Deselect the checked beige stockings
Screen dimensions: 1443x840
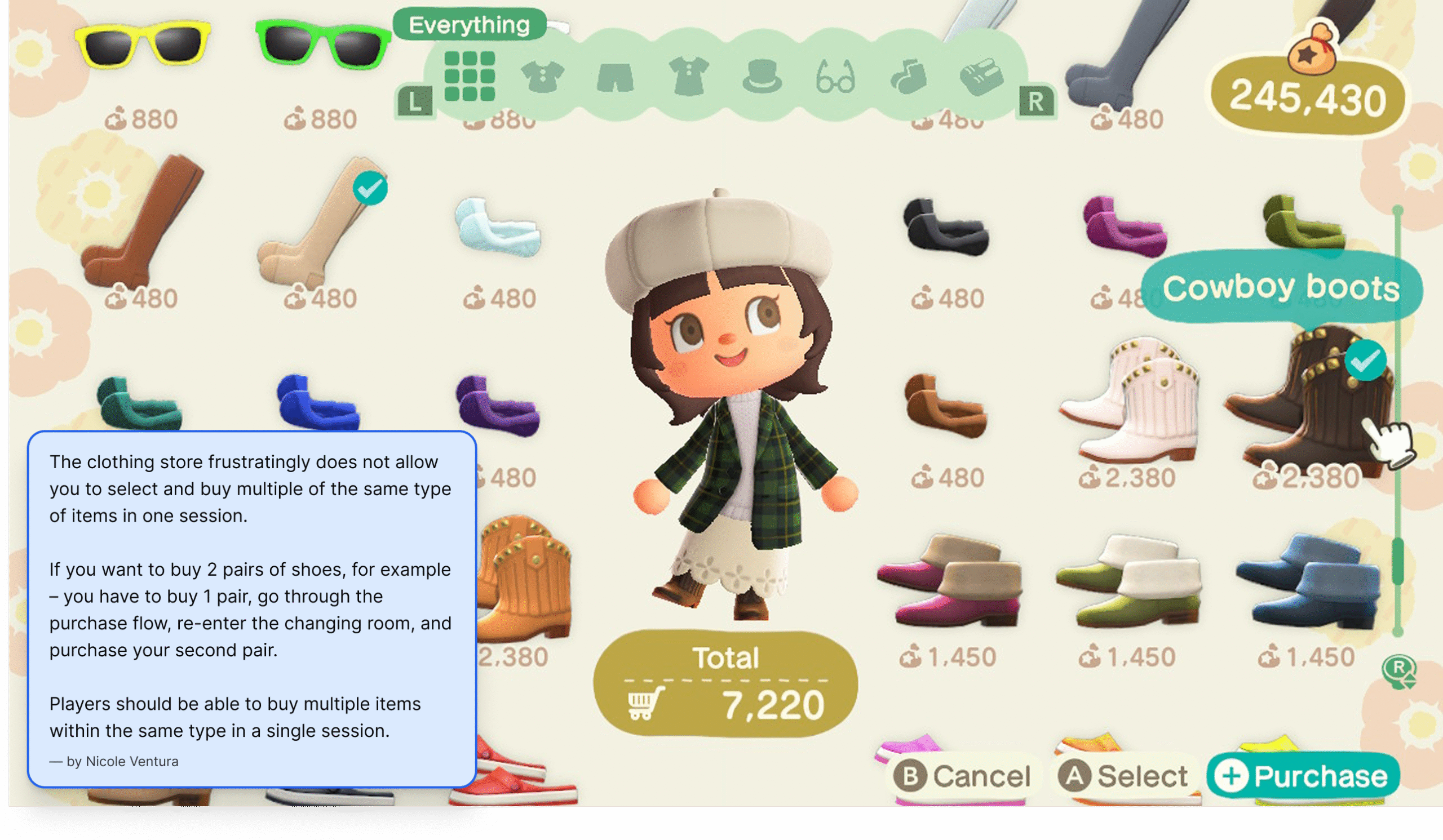[x=321, y=223]
